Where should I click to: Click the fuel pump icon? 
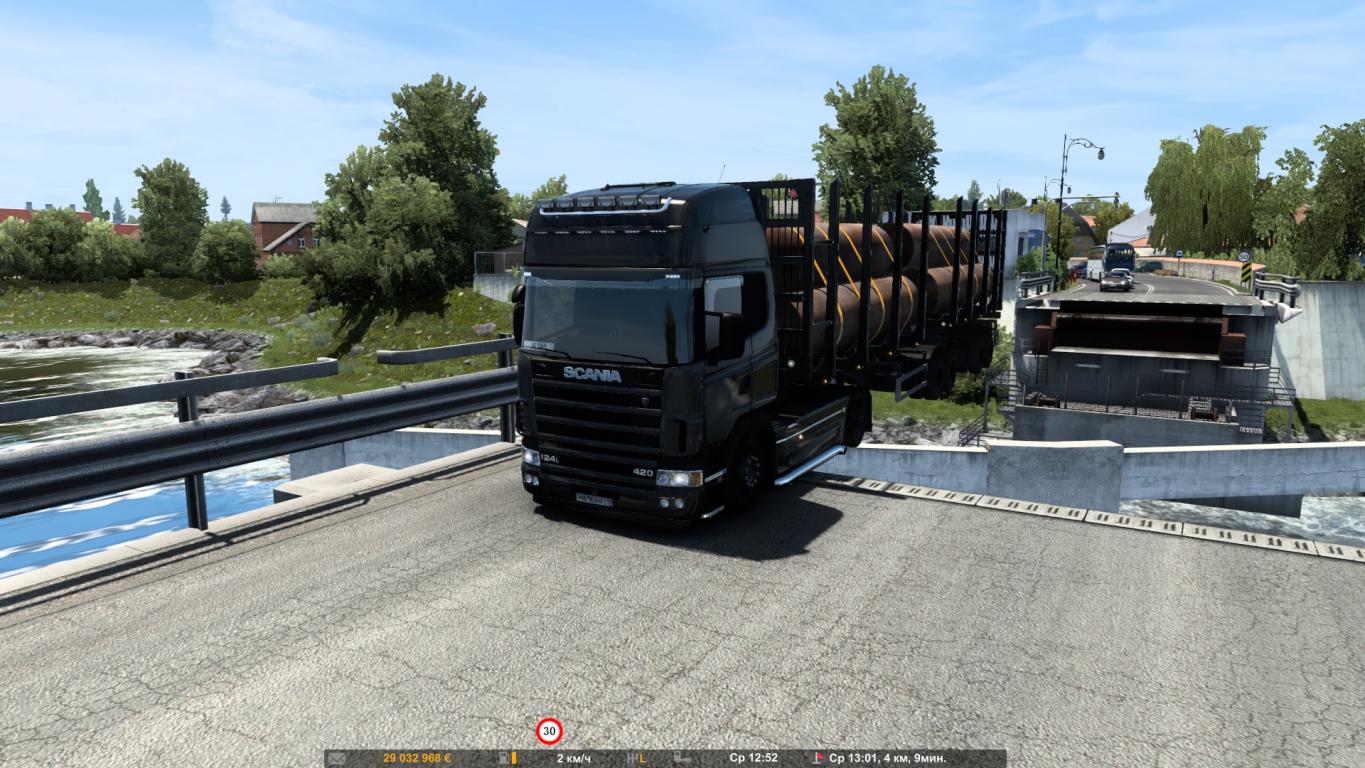pyautogui.click(x=504, y=759)
